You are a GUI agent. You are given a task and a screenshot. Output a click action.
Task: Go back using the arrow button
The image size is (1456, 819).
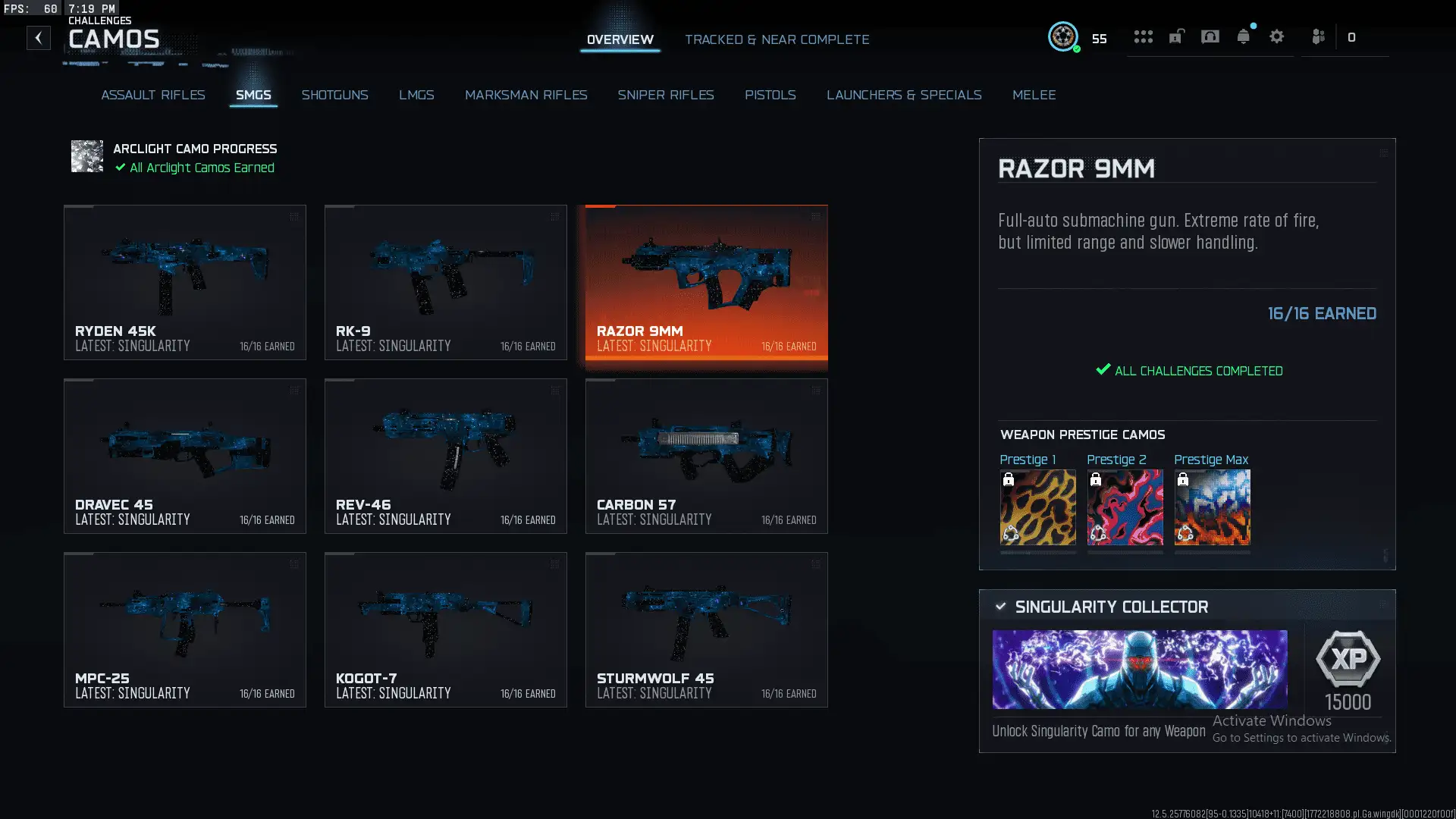[39, 38]
